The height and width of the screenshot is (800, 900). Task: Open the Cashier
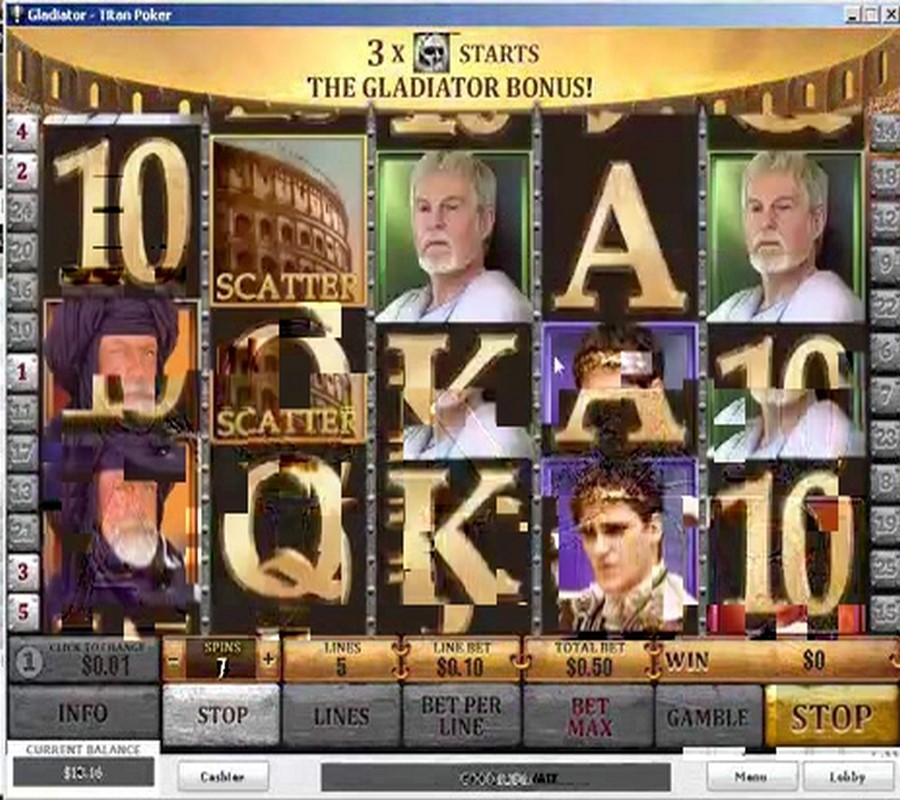pyautogui.click(x=222, y=775)
